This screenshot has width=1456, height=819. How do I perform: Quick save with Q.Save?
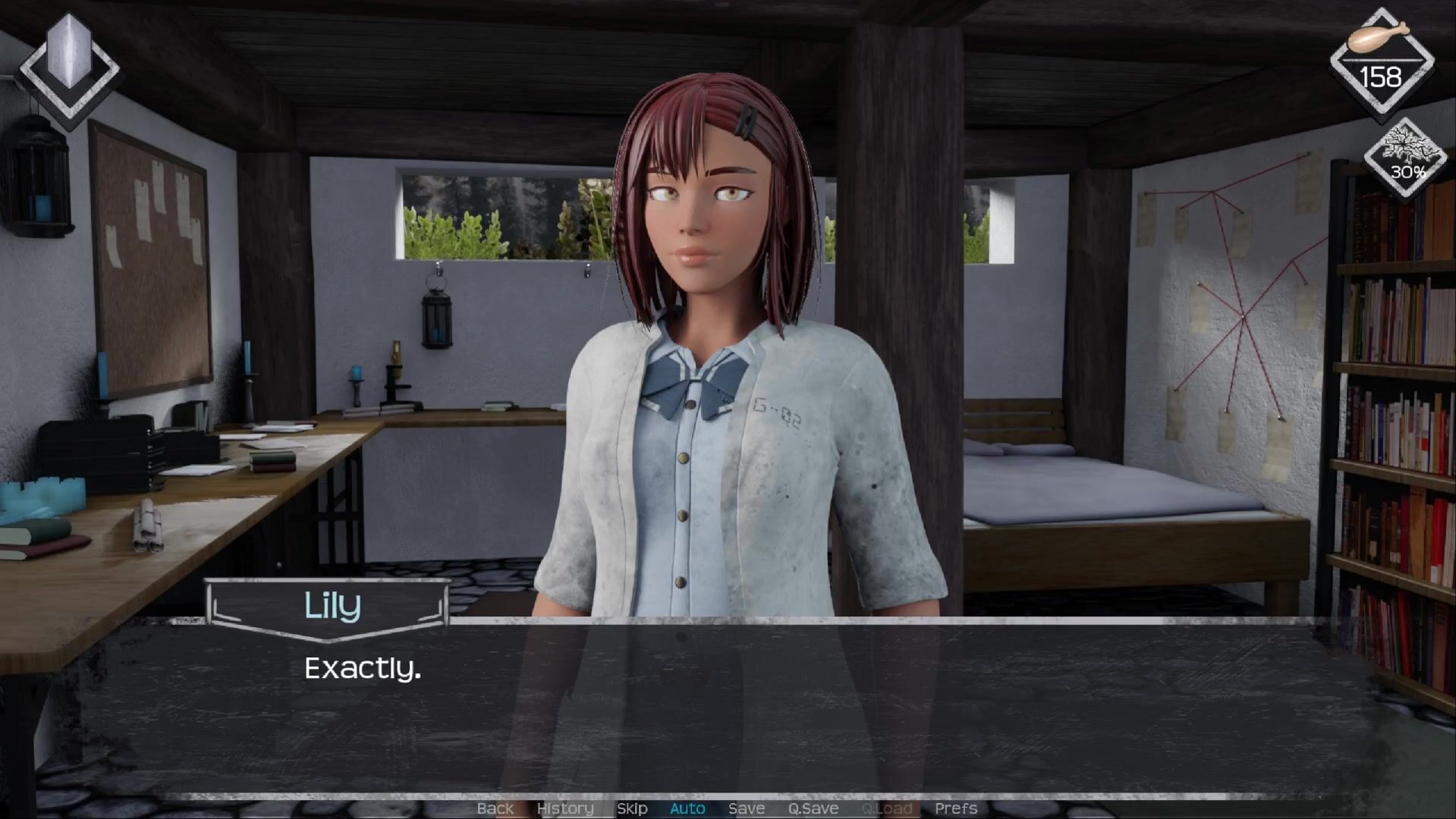click(813, 808)
